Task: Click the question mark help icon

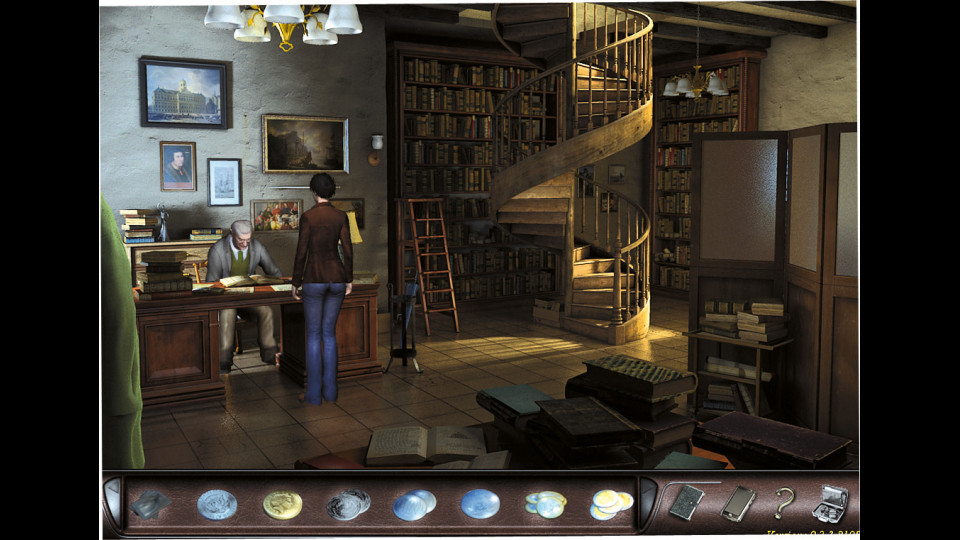Action: pyautogui.click(x=785, y=503)
